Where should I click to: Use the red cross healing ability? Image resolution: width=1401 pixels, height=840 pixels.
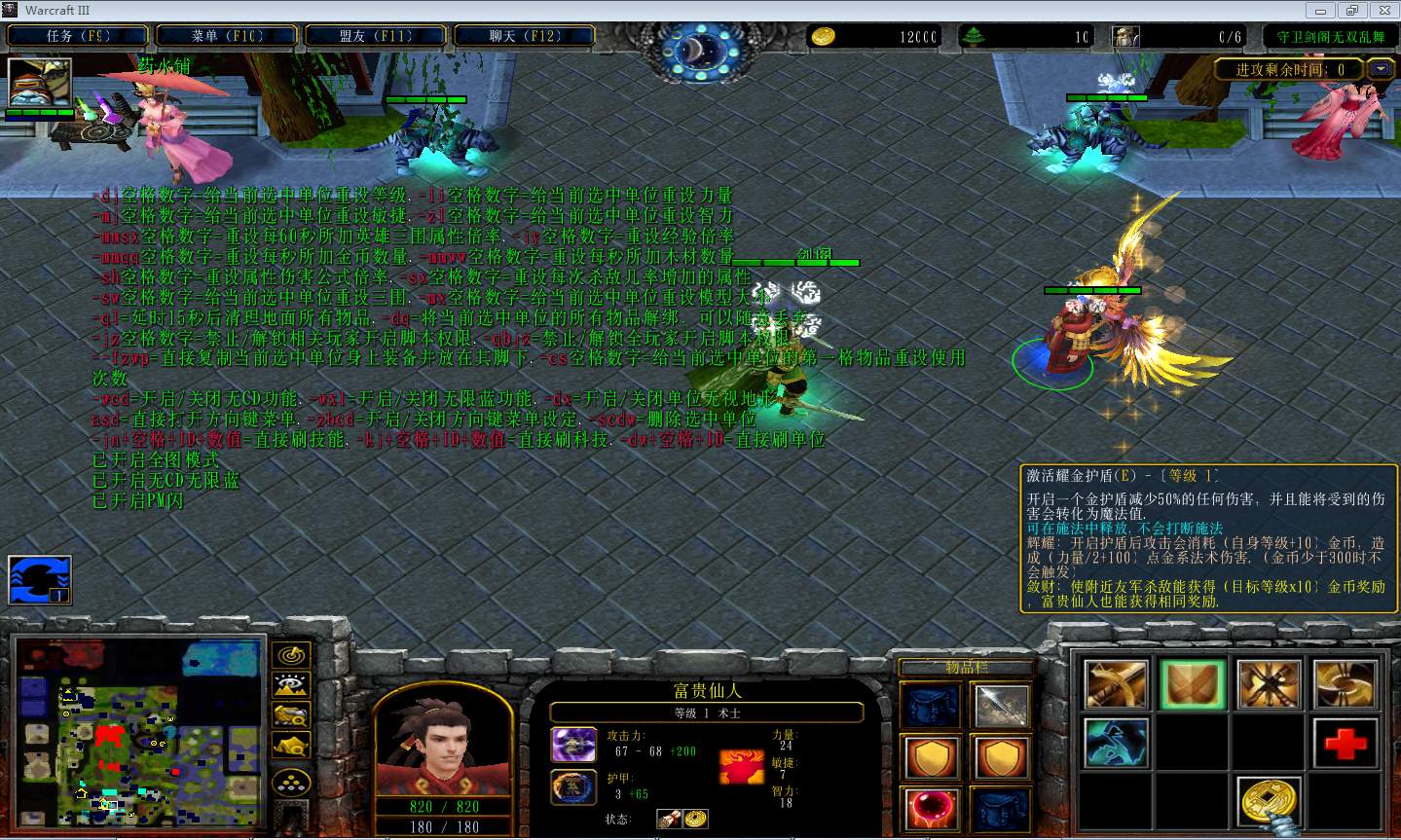(x=1345, y=743)
